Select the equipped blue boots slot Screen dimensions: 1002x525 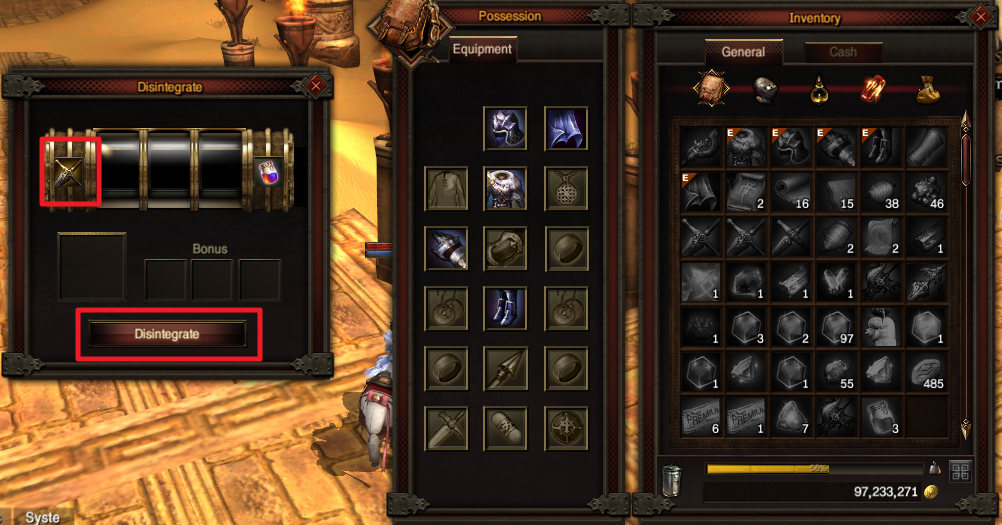pyautogui.click(x=506, y=308)
